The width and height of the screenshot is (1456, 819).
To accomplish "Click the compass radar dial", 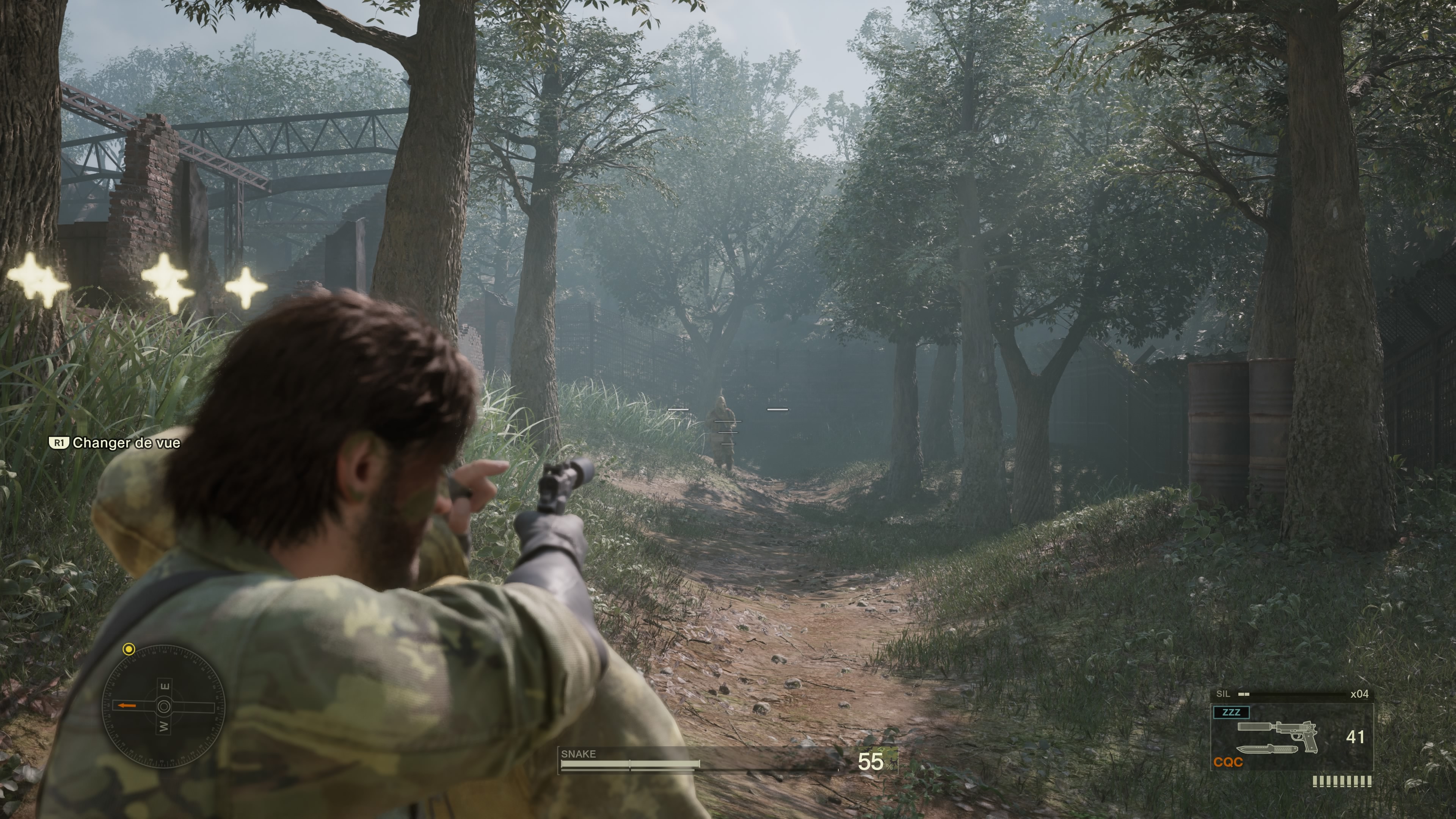I will 163,706.
